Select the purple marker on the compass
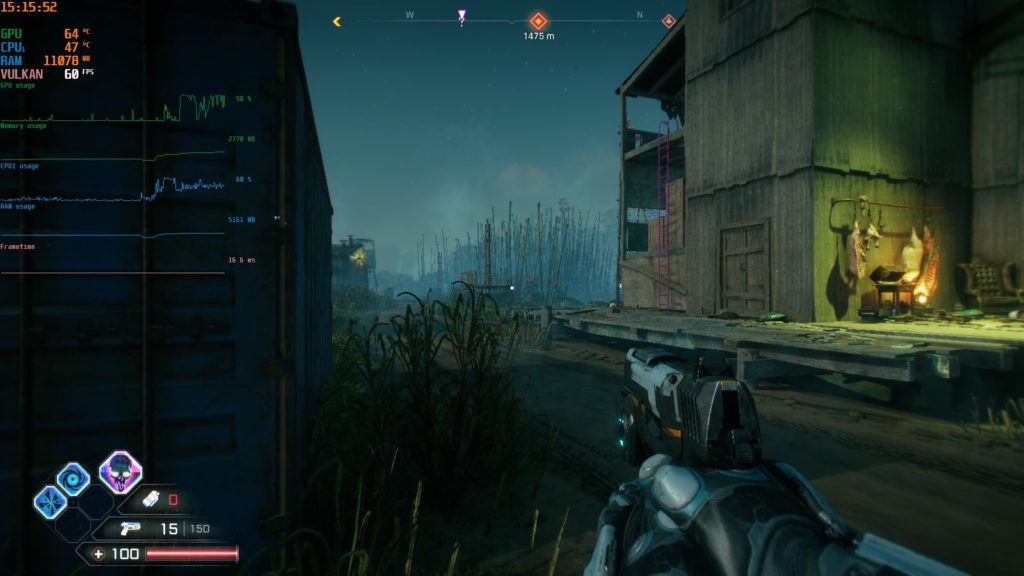Screen dimensions: 1024x576 click(x=461, y=16)
